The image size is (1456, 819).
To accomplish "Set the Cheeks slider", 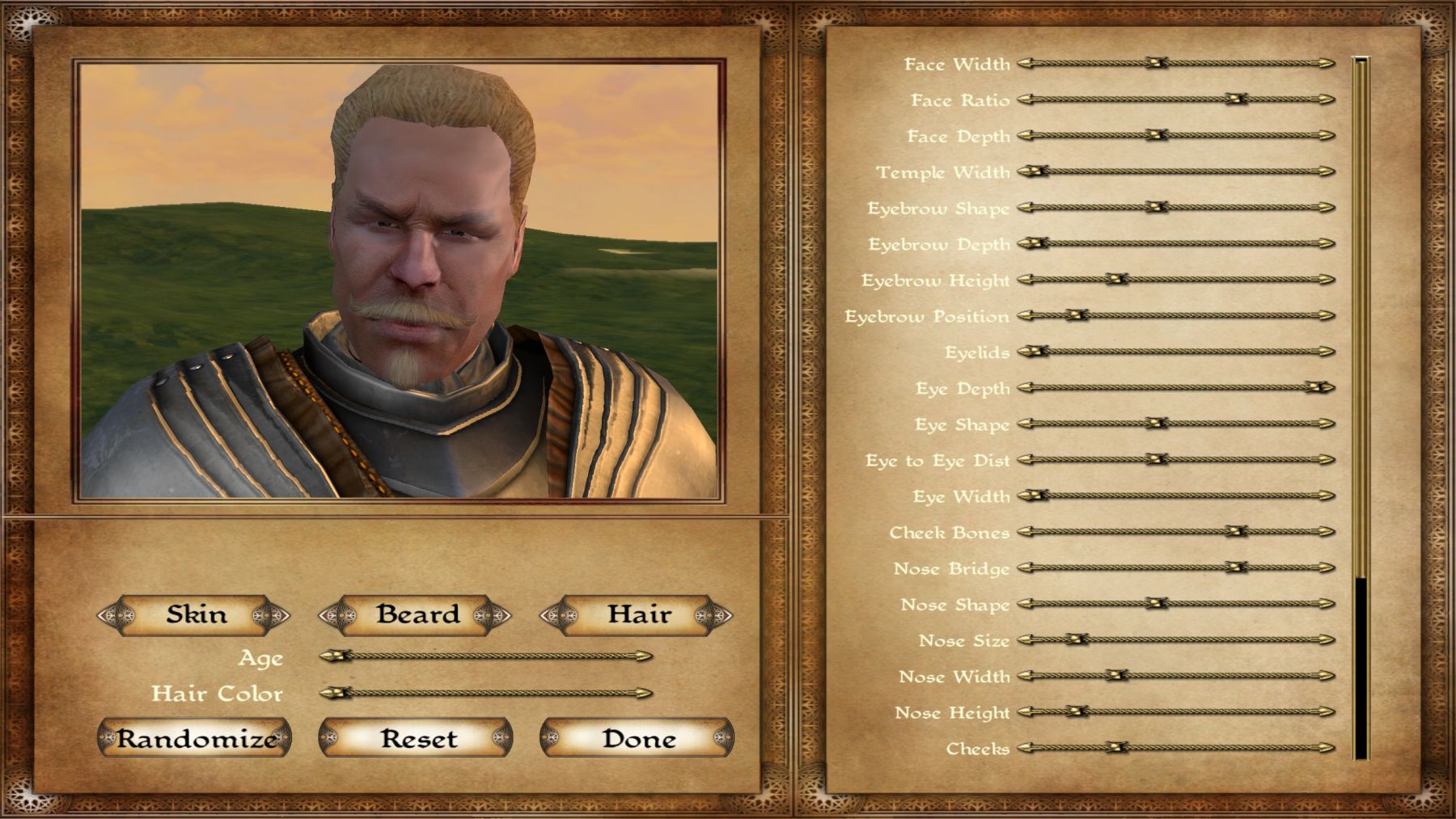I will (1175, 748).
